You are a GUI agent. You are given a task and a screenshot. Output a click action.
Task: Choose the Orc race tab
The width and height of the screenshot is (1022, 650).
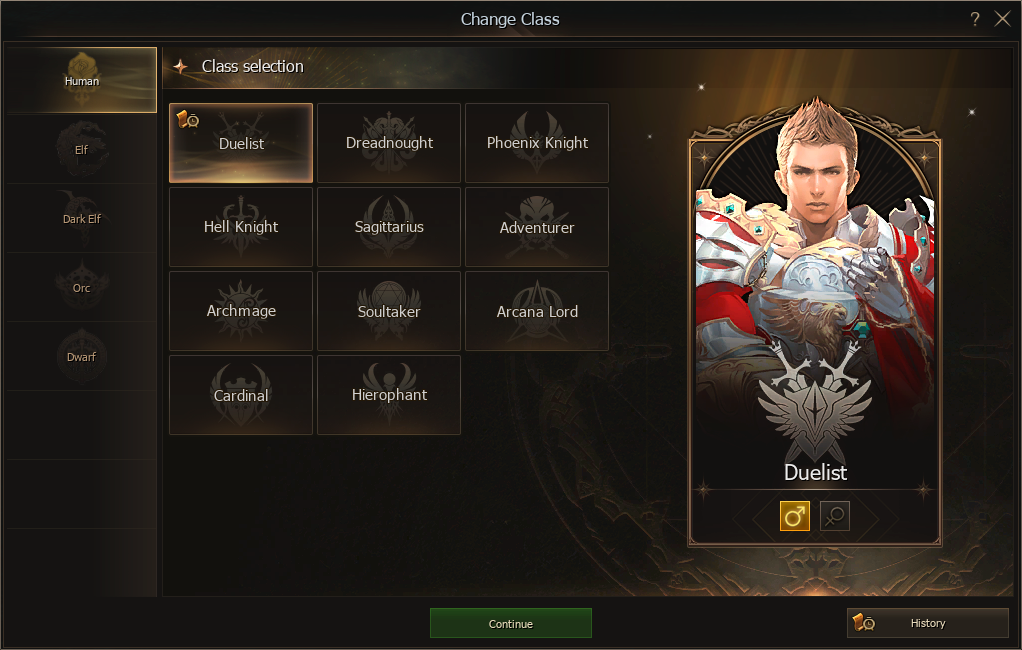pos(81,288)
